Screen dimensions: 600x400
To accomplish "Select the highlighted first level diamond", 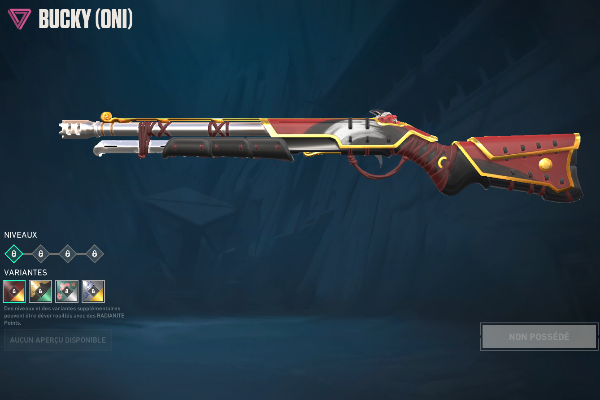I will tap(14, 253).
